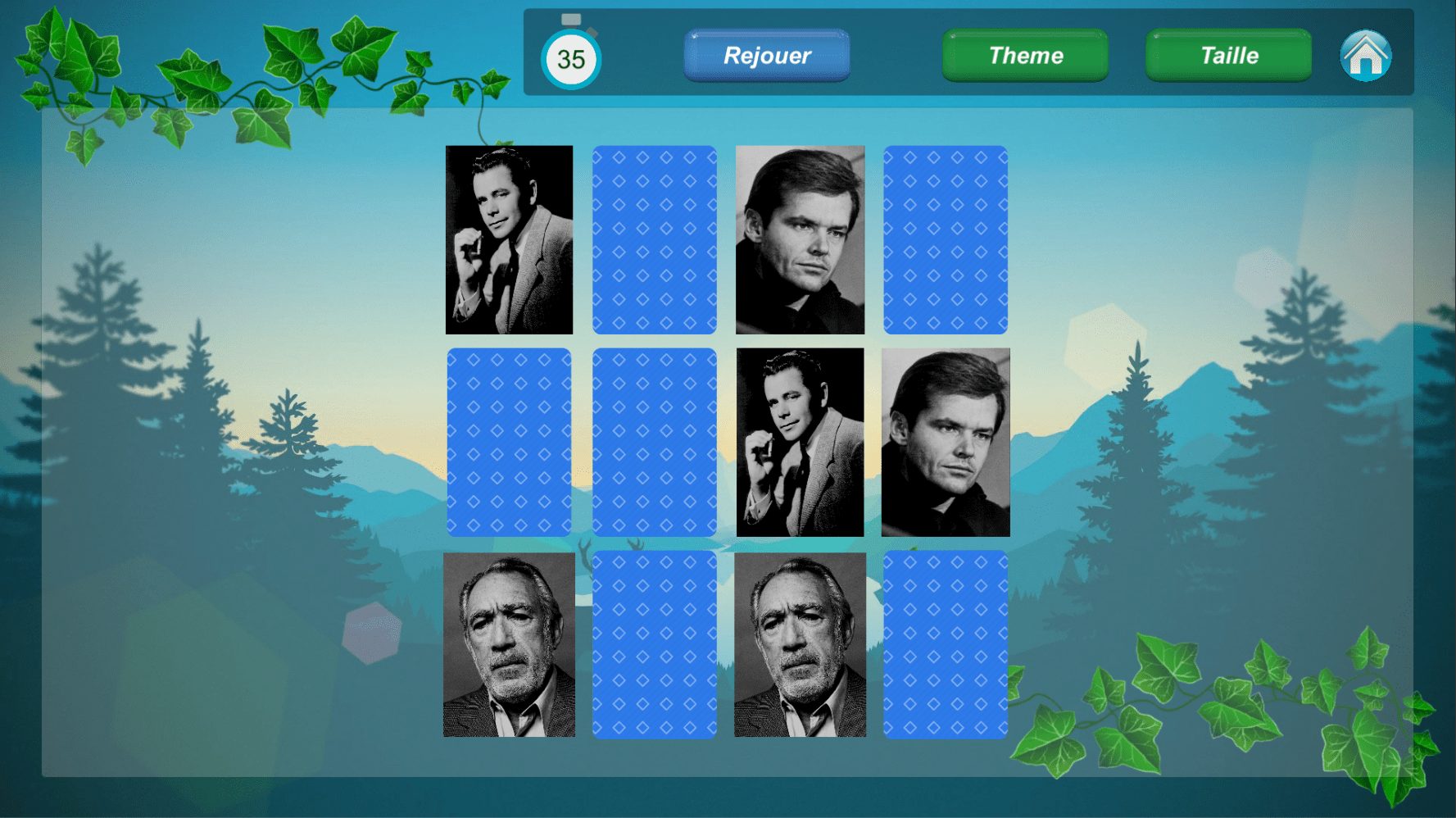Flip the face-down card beside bottom Anthony Quinn

coord(655,646)
